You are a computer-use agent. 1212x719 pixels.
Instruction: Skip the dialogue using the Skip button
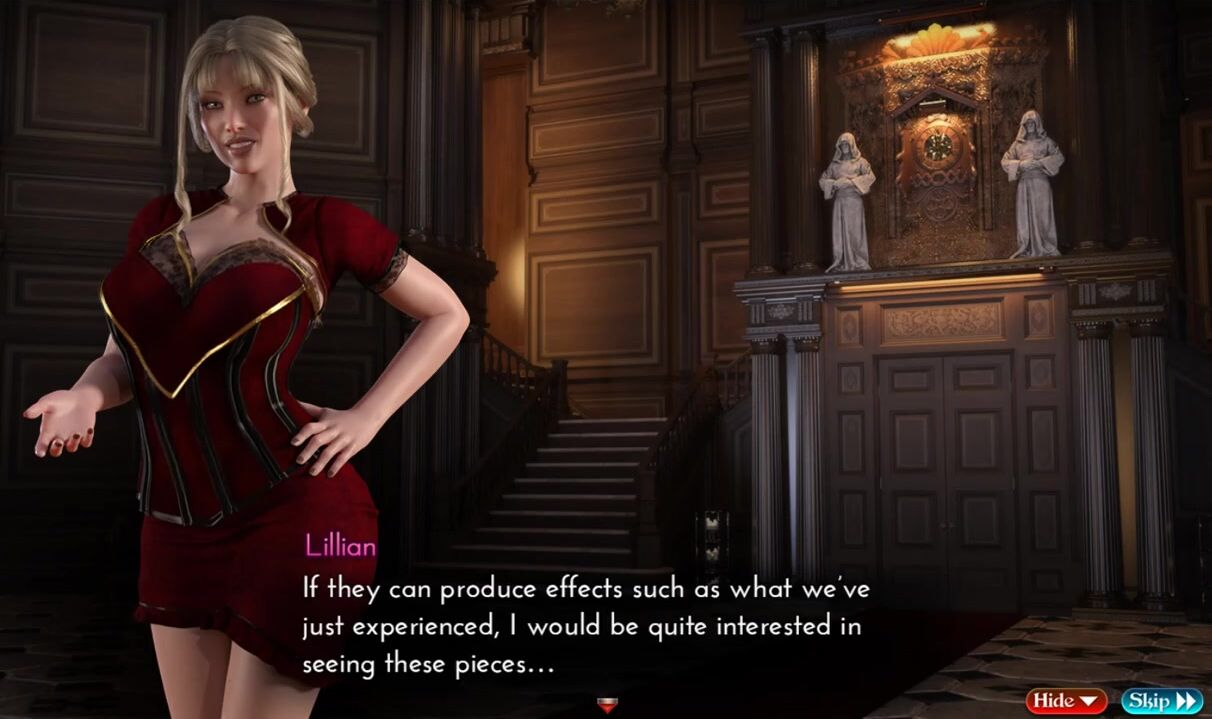(1161, 701)
